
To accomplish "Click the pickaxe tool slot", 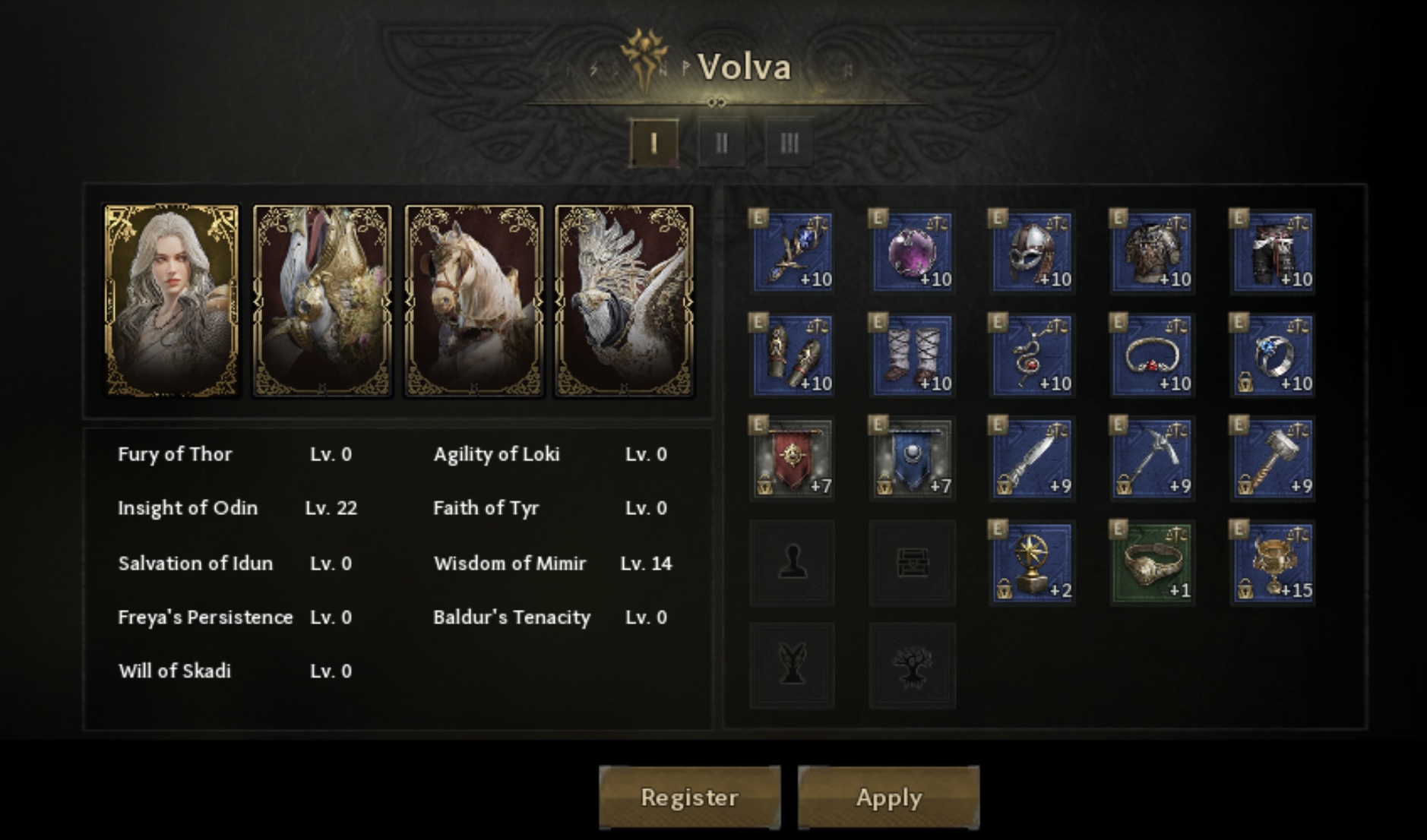I will tap(1152, 459).
